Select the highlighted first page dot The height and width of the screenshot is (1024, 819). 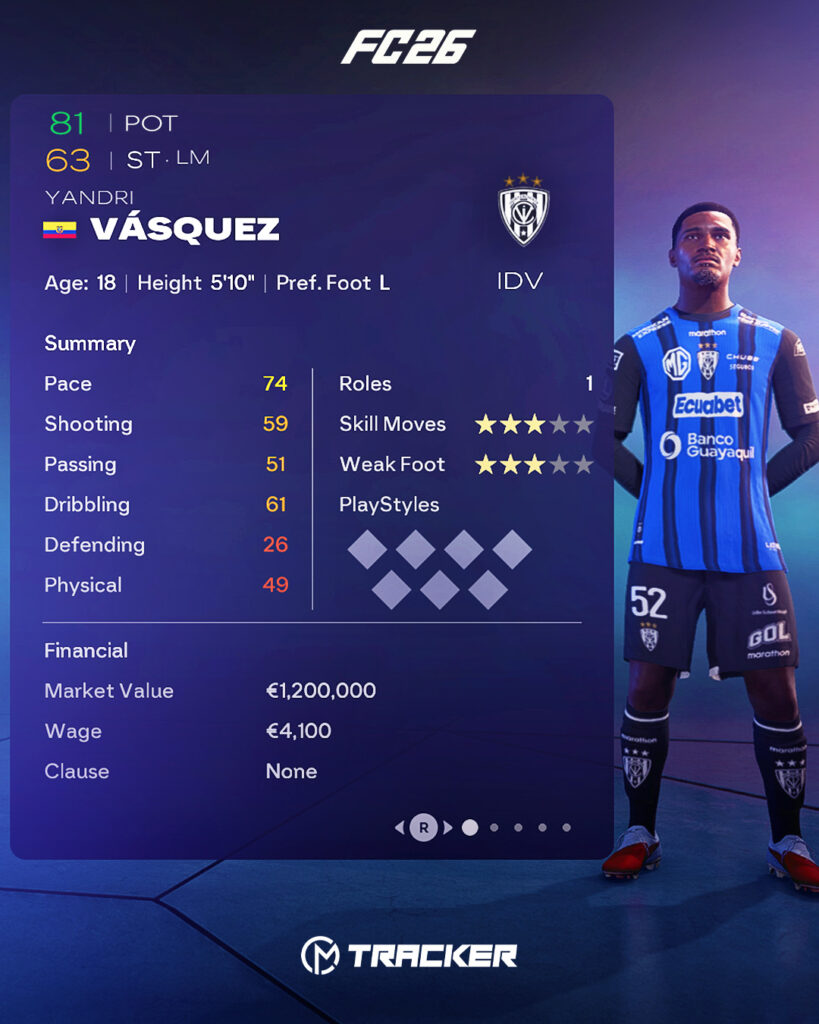(470, 827)
